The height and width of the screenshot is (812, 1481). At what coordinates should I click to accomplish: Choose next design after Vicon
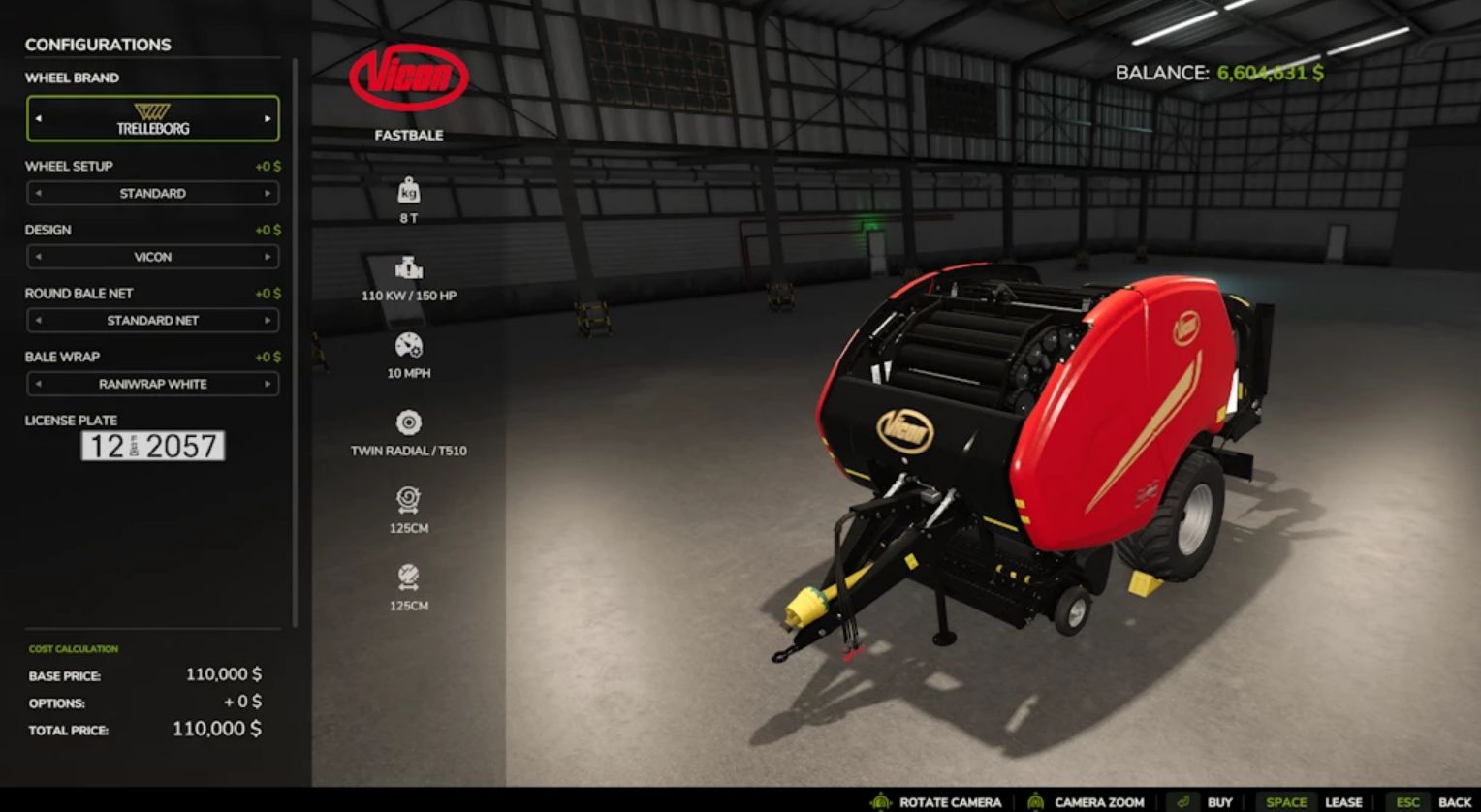point(268,257)
